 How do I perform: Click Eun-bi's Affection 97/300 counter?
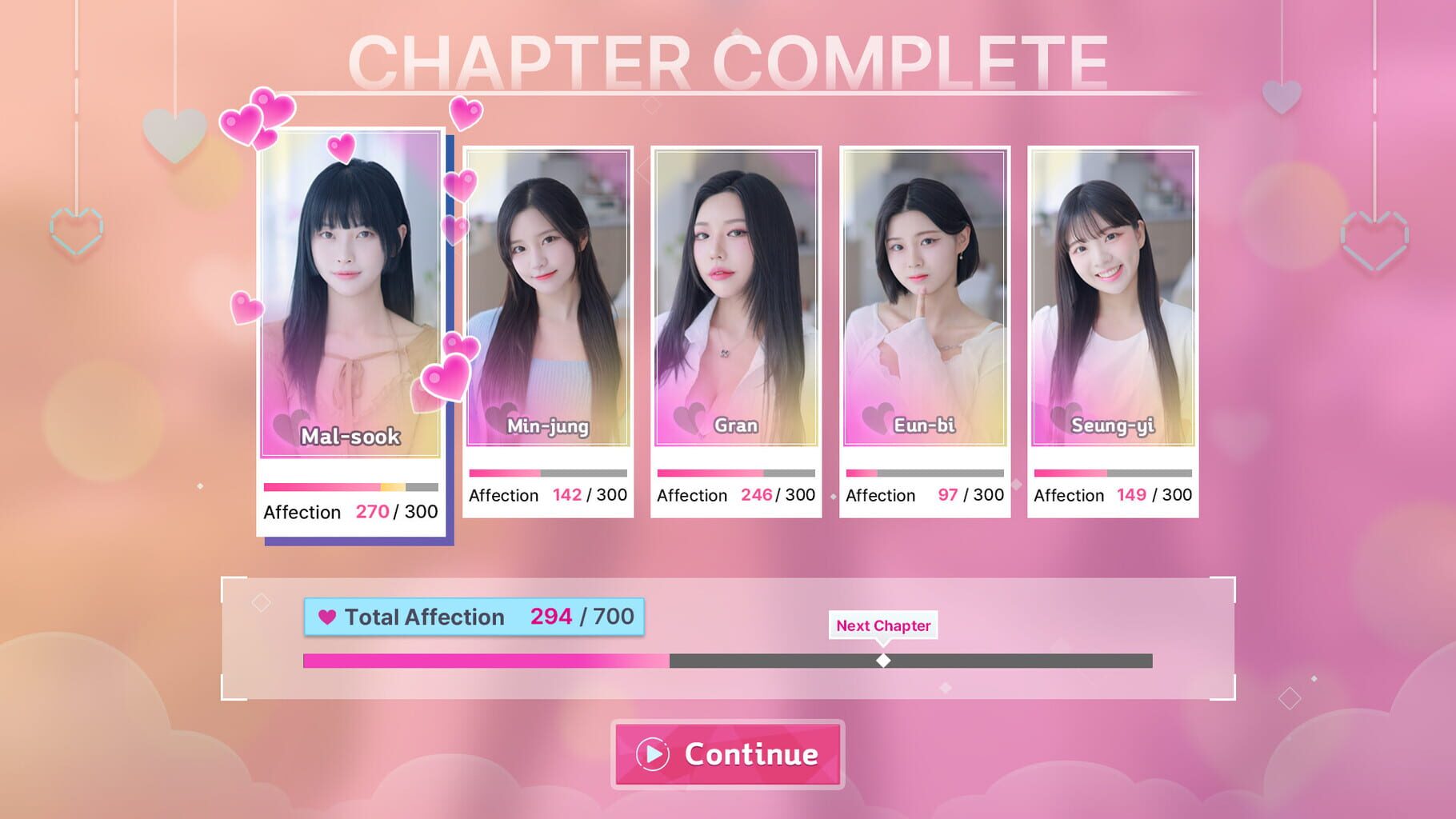tap(925, 495)
